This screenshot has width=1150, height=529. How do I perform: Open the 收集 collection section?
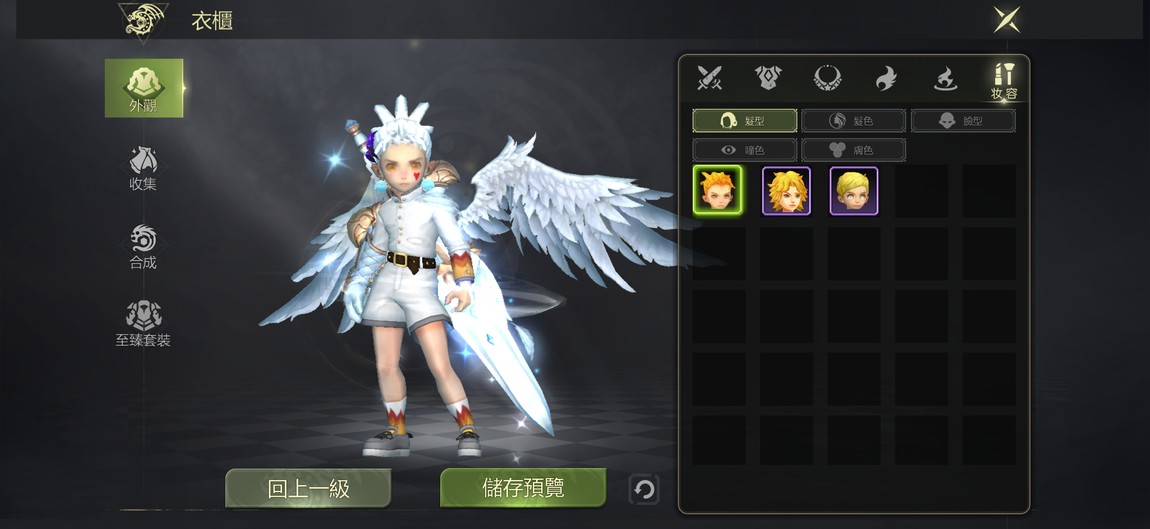point(143,168)
